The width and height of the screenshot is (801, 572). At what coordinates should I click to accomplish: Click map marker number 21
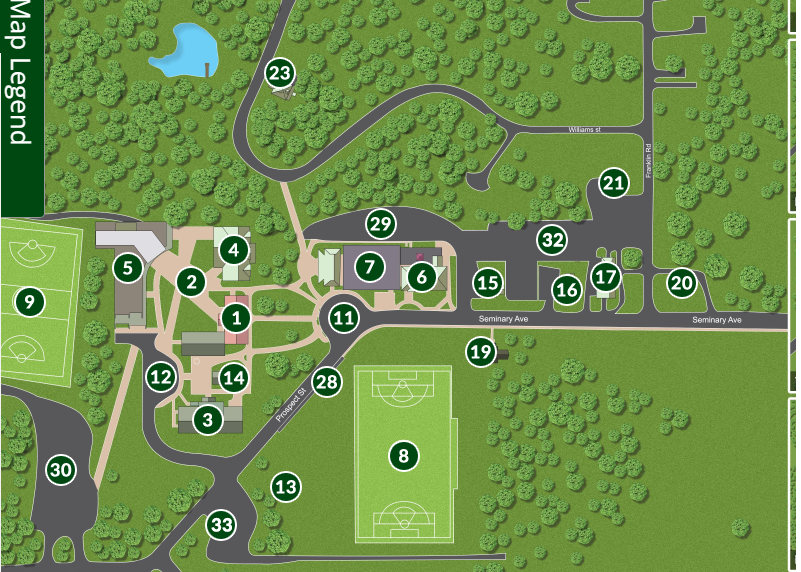coord(613,183)
